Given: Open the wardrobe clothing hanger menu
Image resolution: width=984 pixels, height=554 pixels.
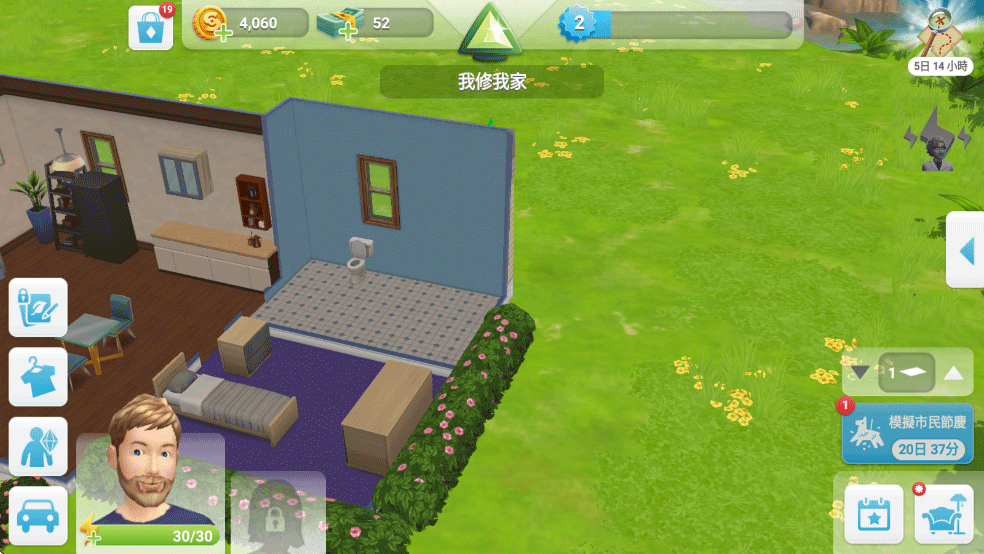Looking at the screenshot, I should [38, 377].
